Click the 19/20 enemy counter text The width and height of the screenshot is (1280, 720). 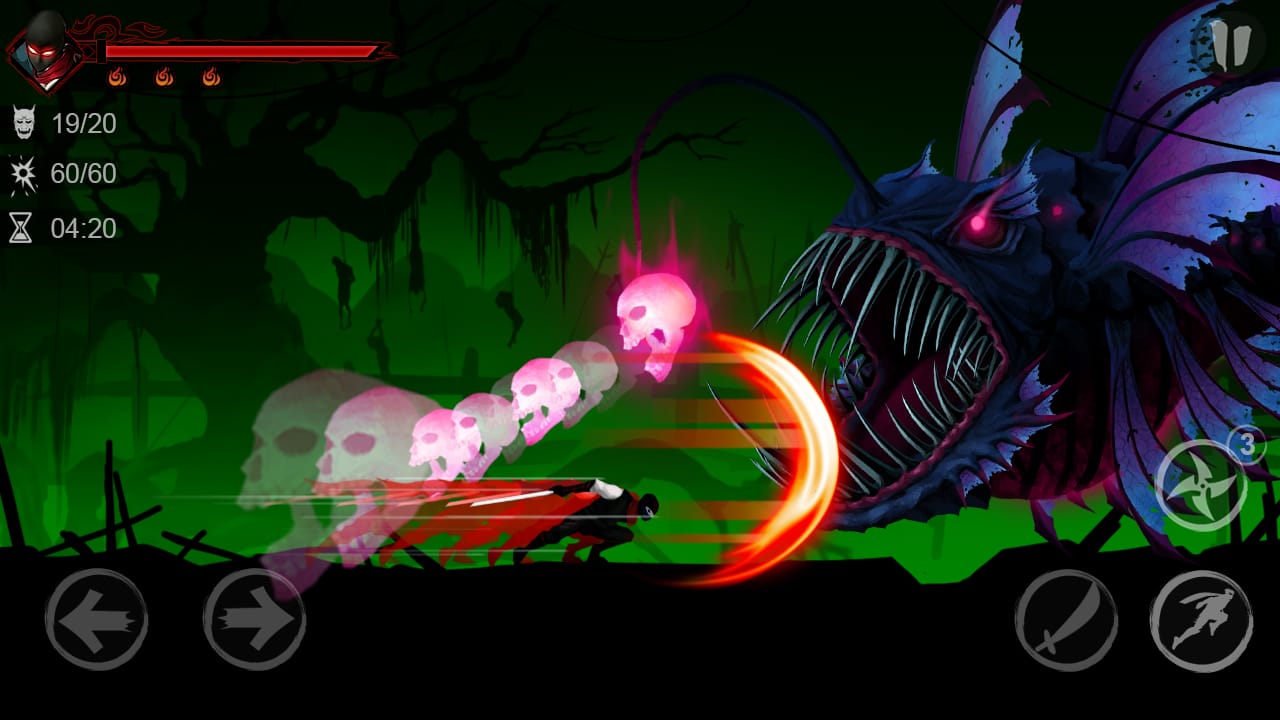pyautogui.click(x=85, y=123)
